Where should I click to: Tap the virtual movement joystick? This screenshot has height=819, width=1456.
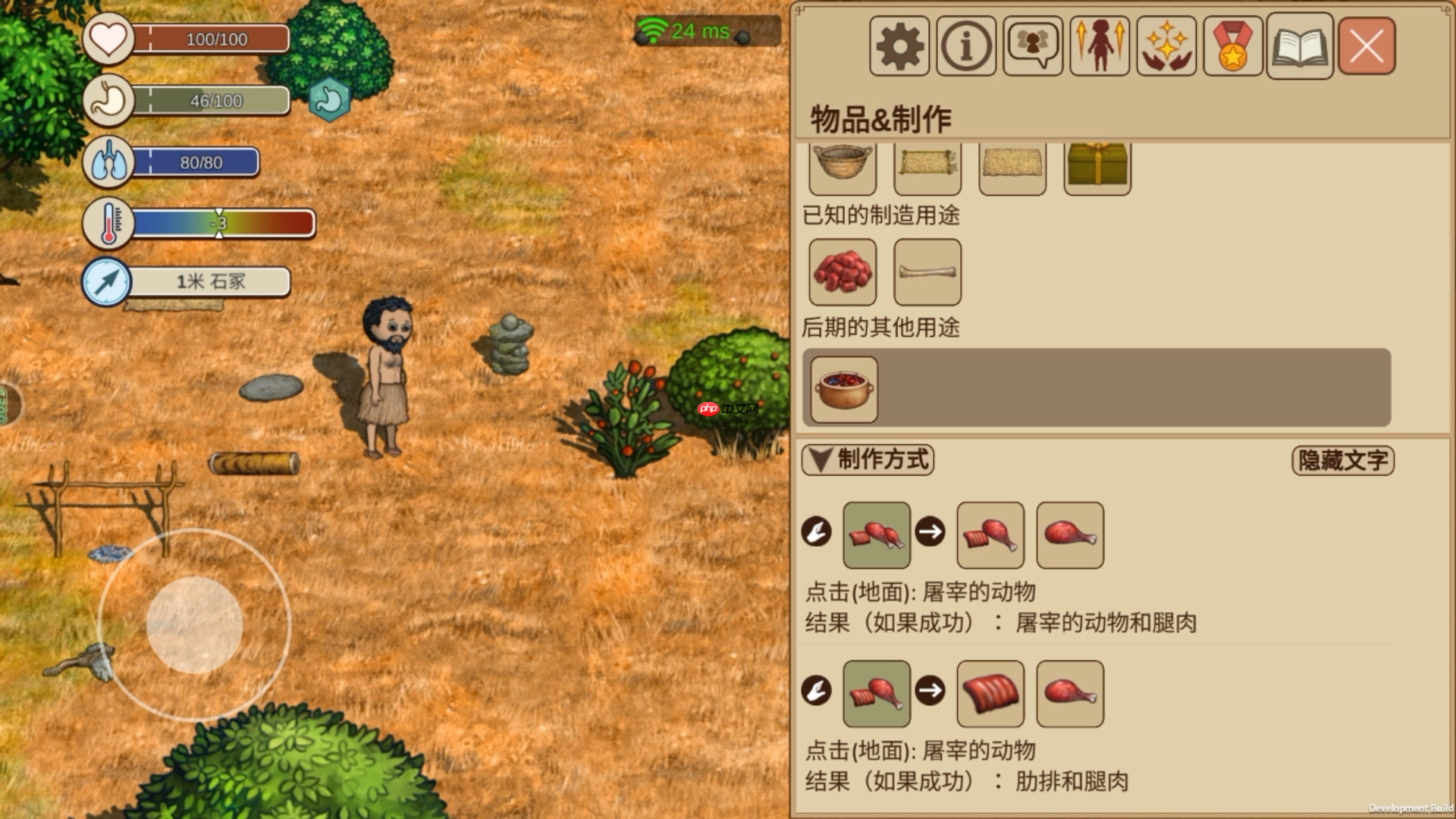pyautogui.click(x=194, y=623)
